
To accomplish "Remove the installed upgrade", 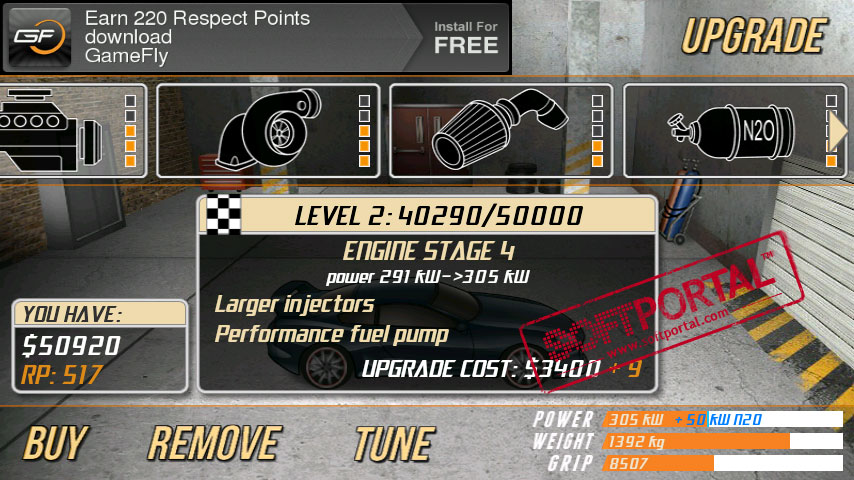I will 214,443.
